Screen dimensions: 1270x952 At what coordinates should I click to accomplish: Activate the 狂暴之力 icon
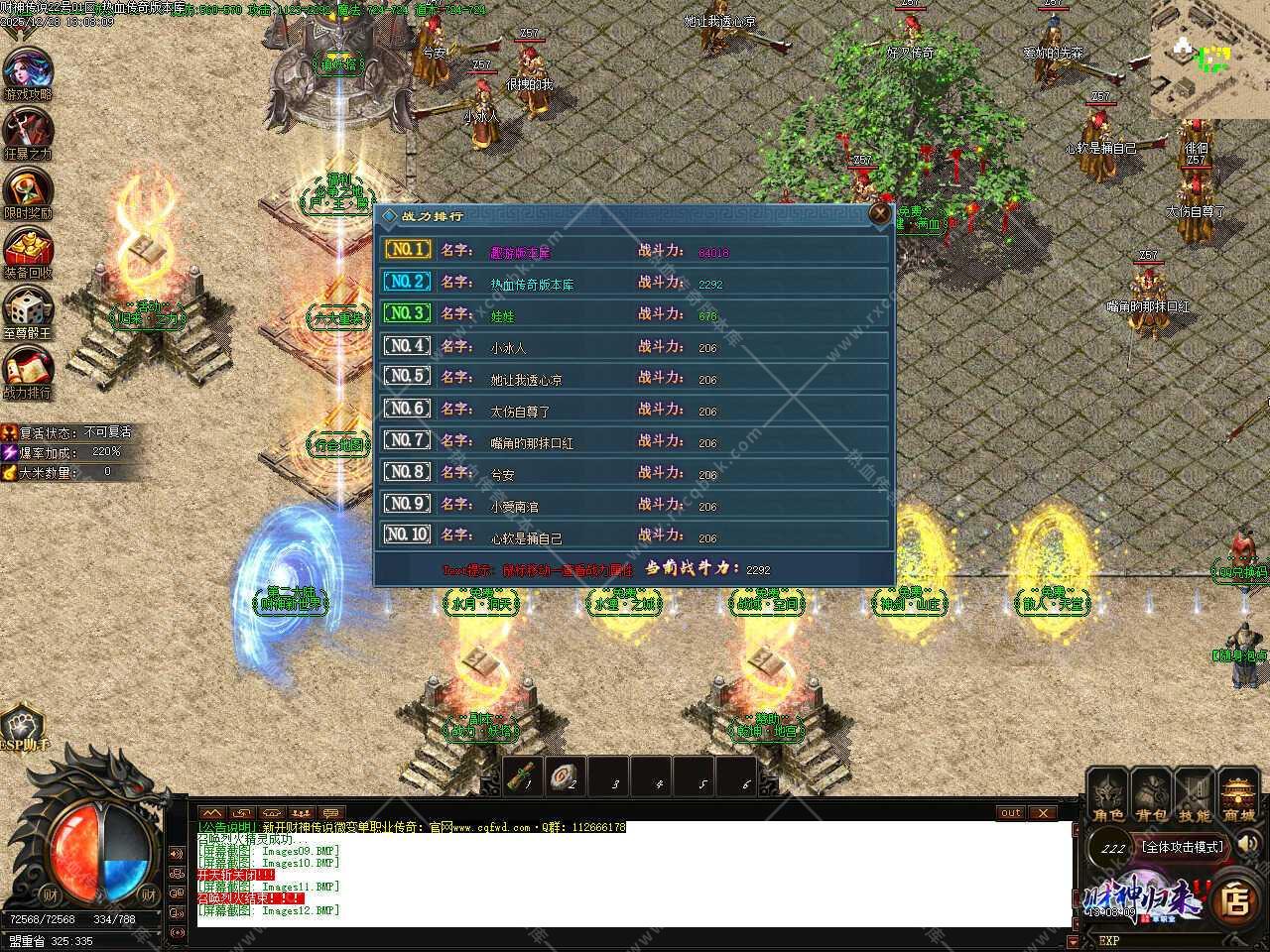click(28, 131)
